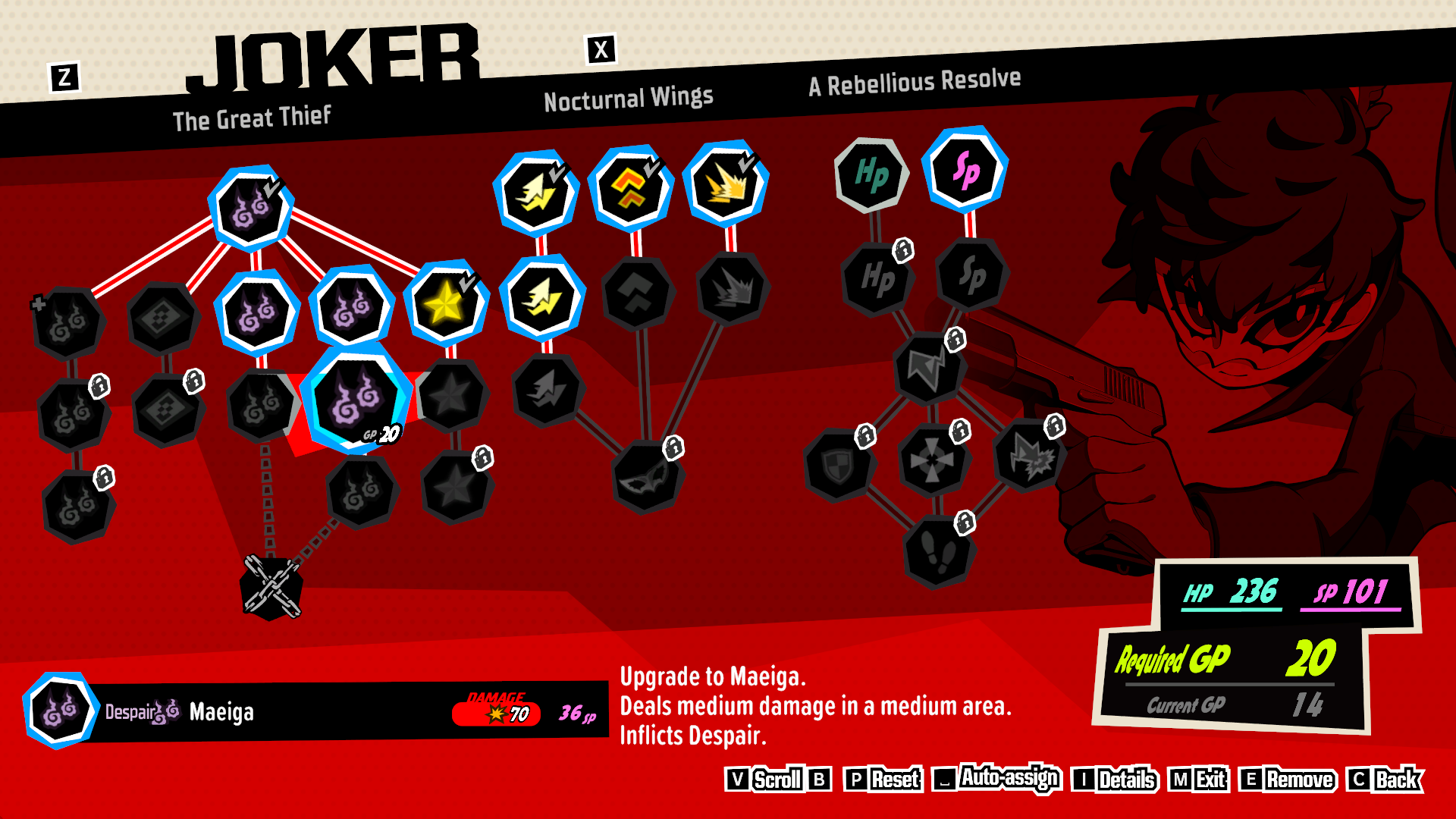Choose the orange double-chevron skill node

click(630, 188)
